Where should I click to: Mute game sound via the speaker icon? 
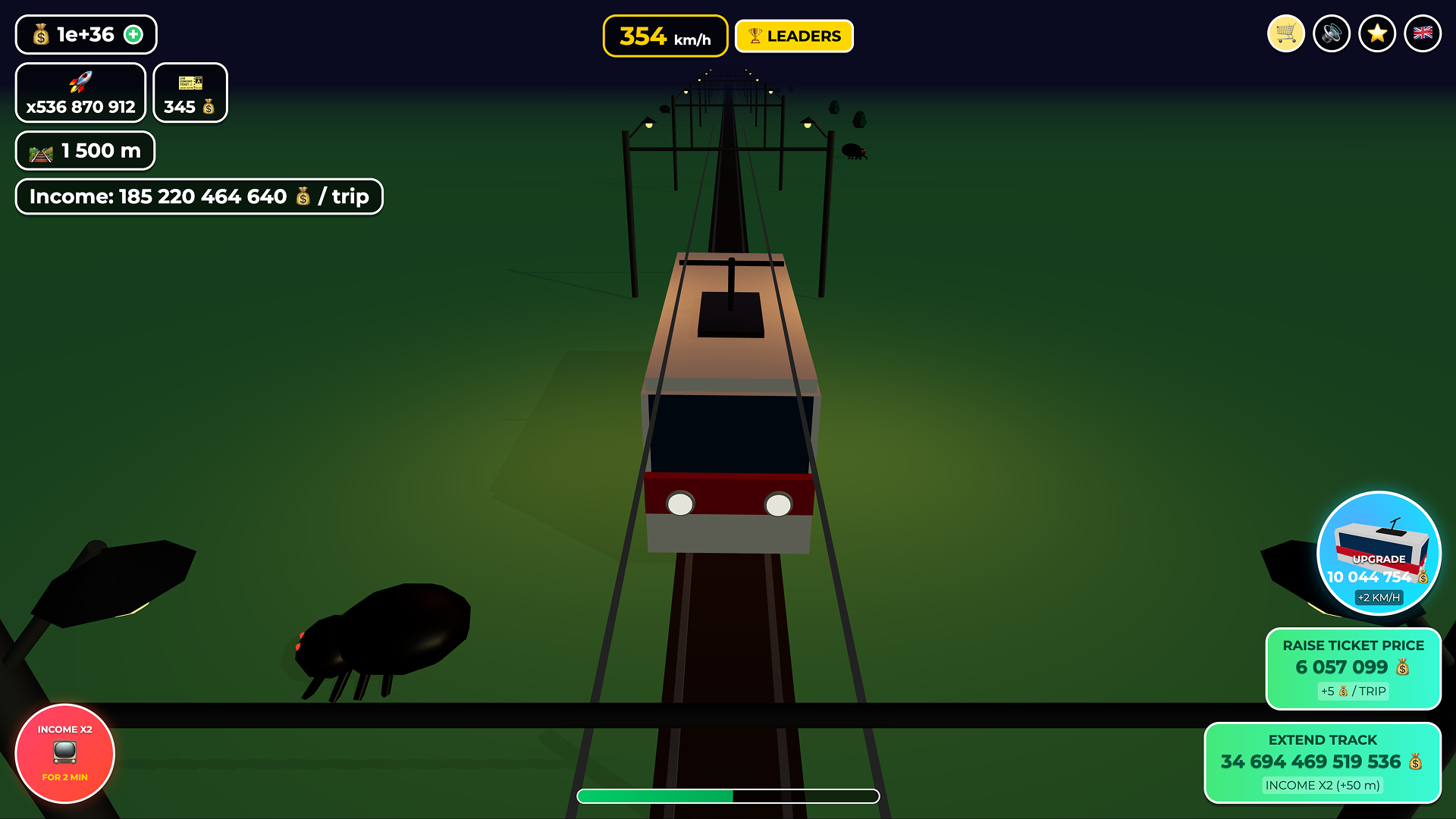coord(1332,33)
